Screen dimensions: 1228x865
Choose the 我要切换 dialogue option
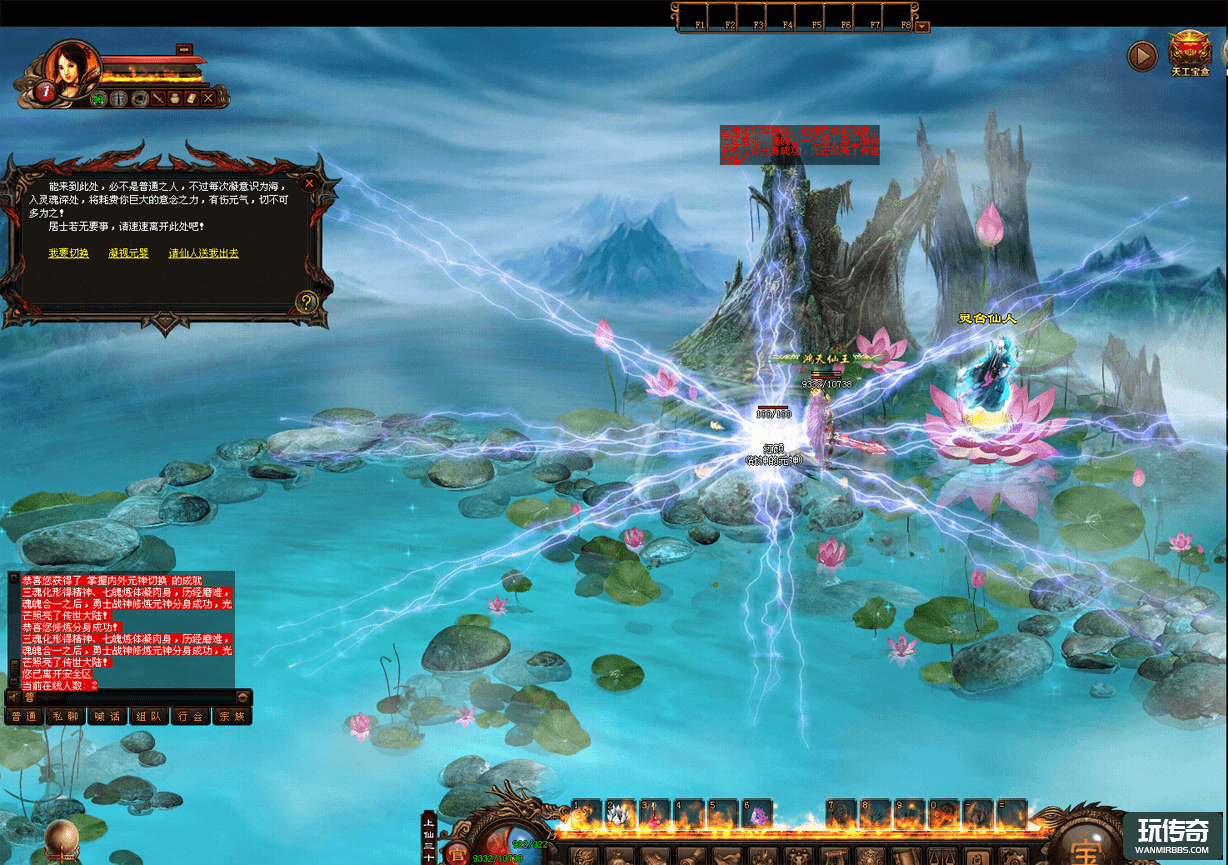[68, 253]
